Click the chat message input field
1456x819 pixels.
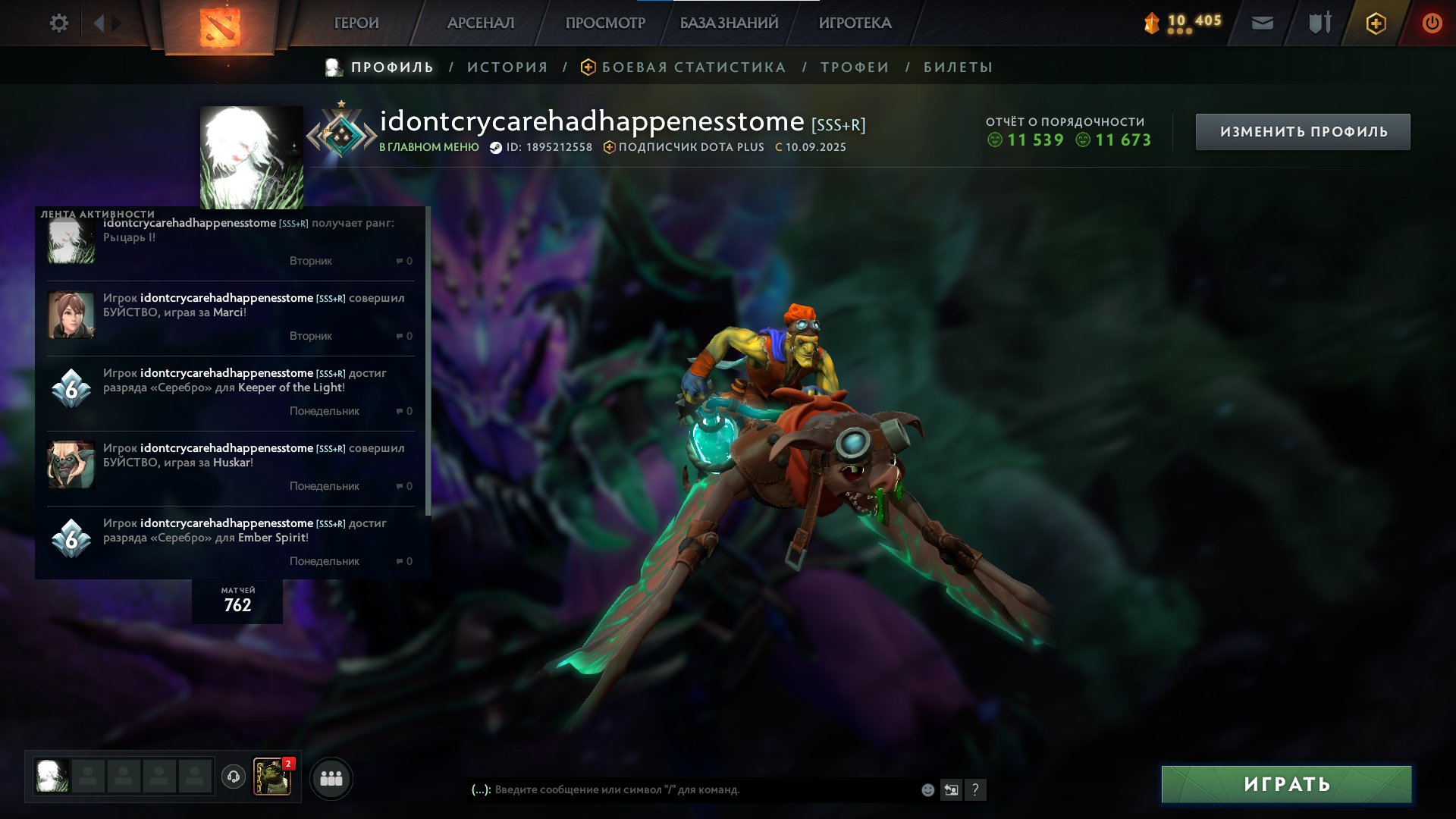[x=682, y=789]
